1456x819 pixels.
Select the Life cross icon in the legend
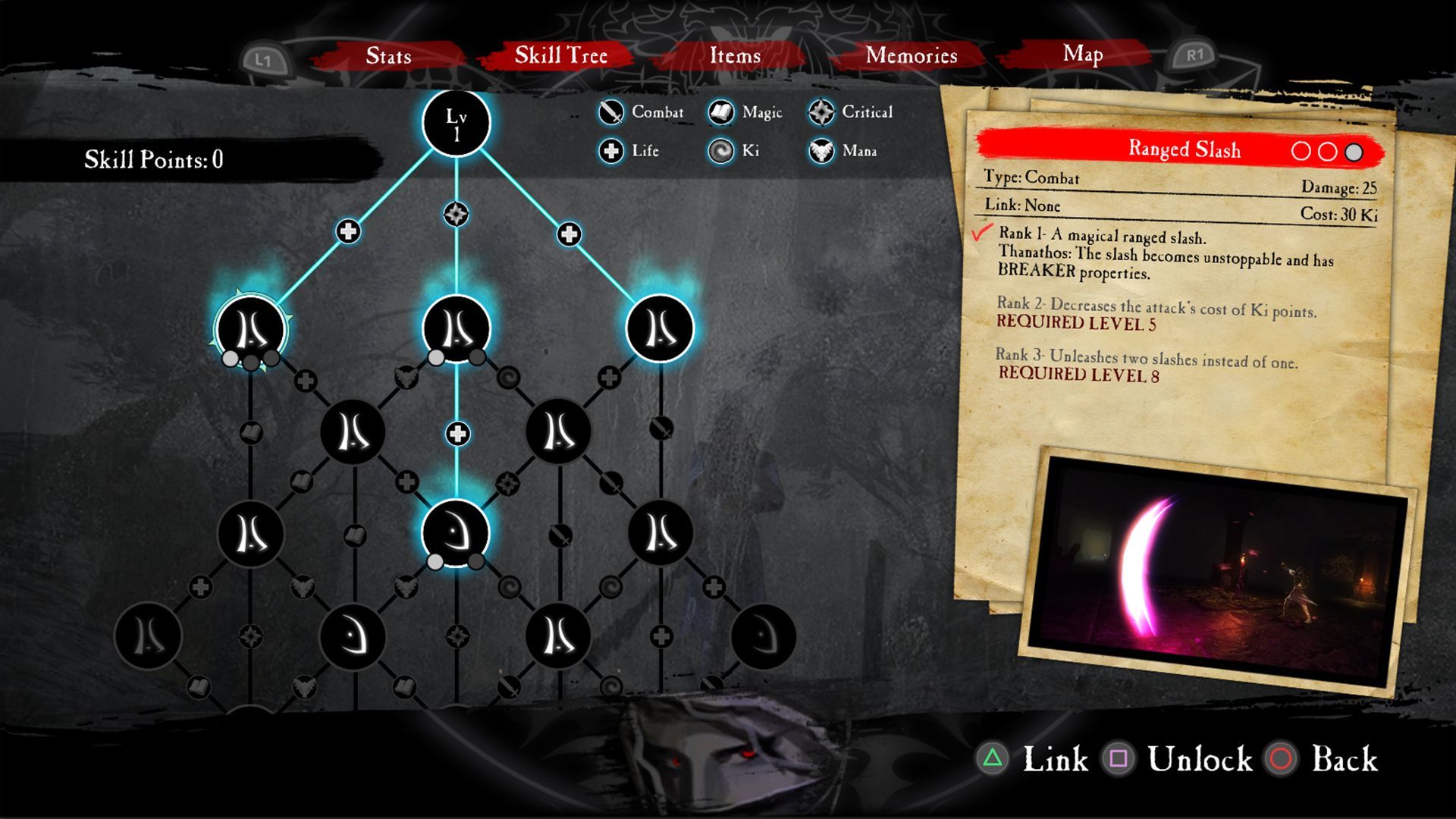[610, 150]
